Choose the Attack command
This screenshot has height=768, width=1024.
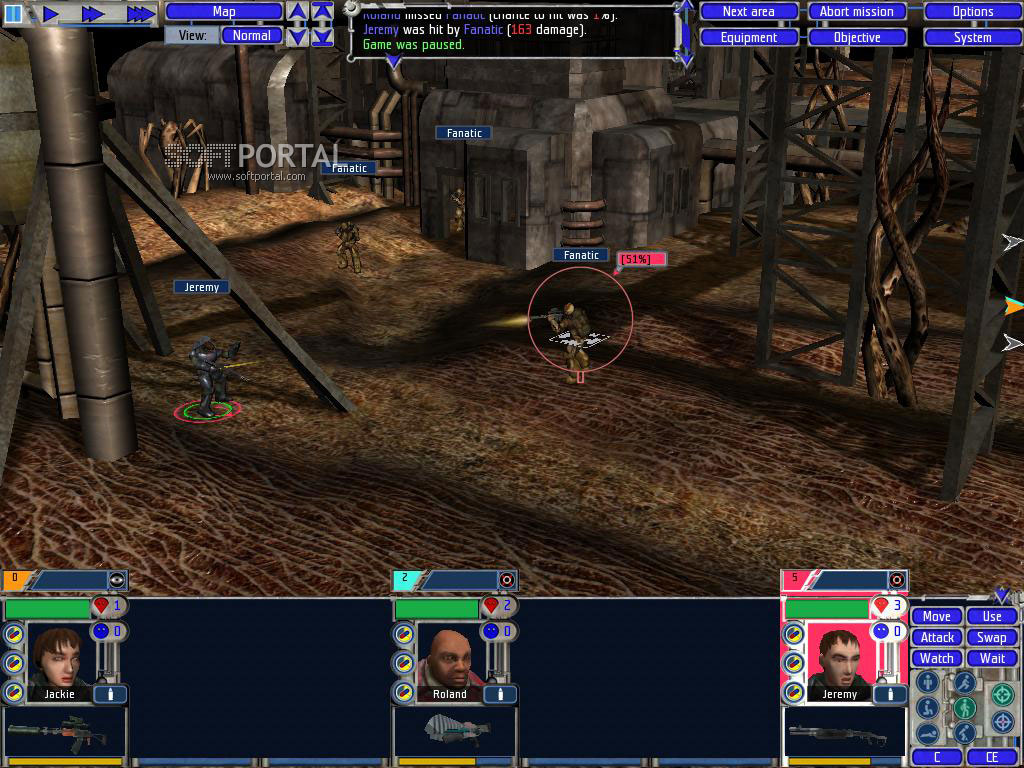(937, 637)
